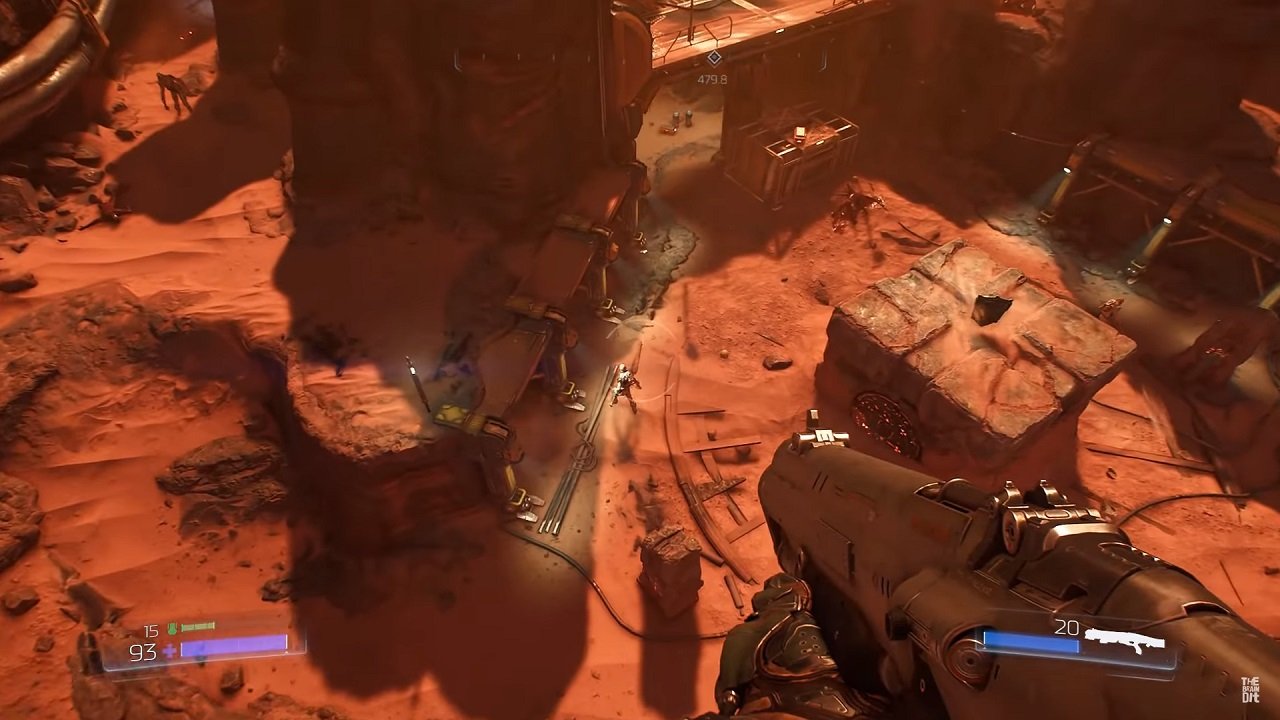Click the blue health cross icon
This screenshot has height=720, width=1280.
(x=169, y=652)
